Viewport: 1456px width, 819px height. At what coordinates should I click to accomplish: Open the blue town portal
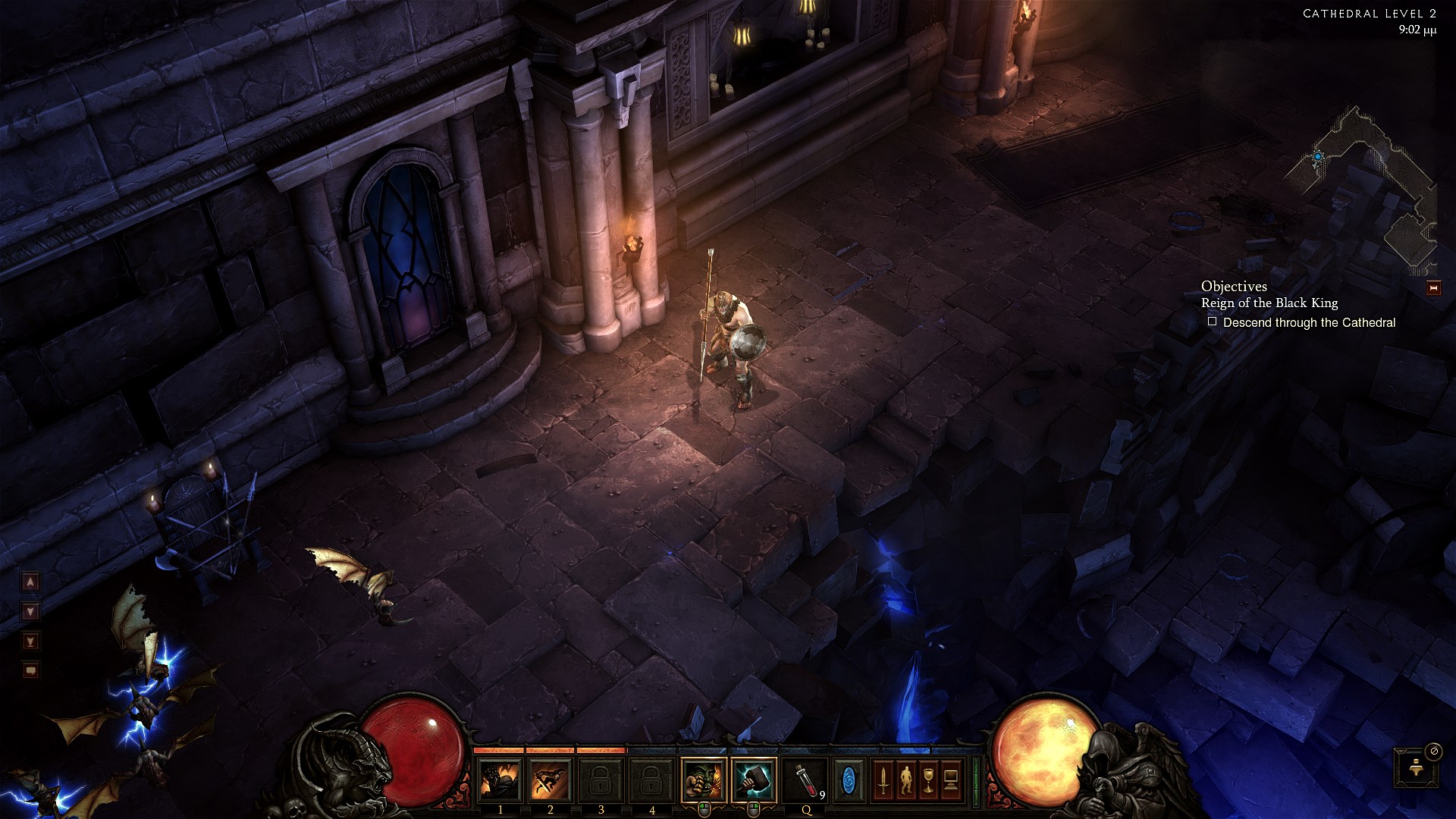848,780
